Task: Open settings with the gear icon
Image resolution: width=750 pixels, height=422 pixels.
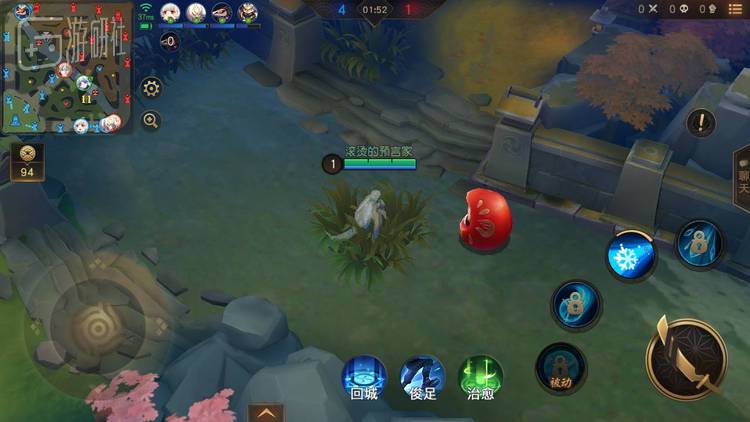Action: click(x=151, y=88)
